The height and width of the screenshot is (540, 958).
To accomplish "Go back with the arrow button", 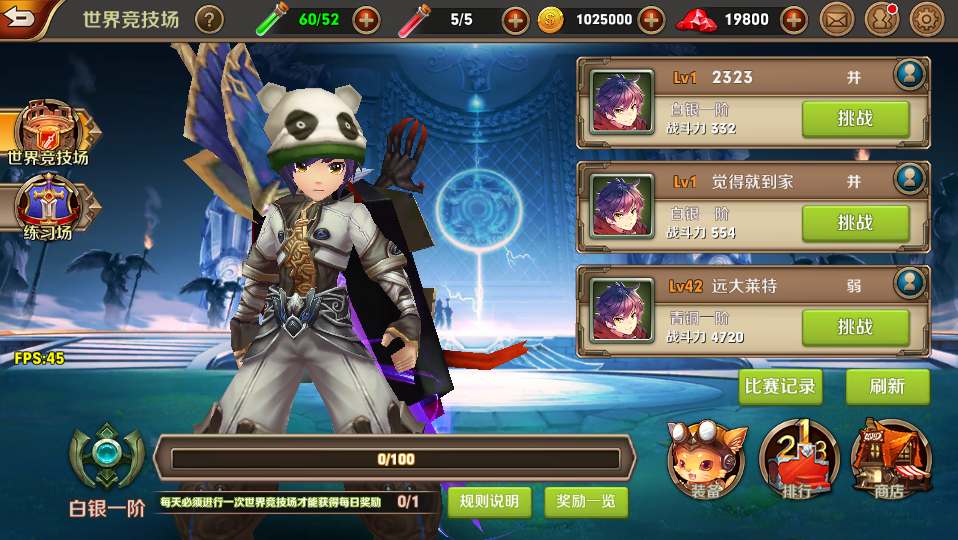I will click(x=22, y=18).
